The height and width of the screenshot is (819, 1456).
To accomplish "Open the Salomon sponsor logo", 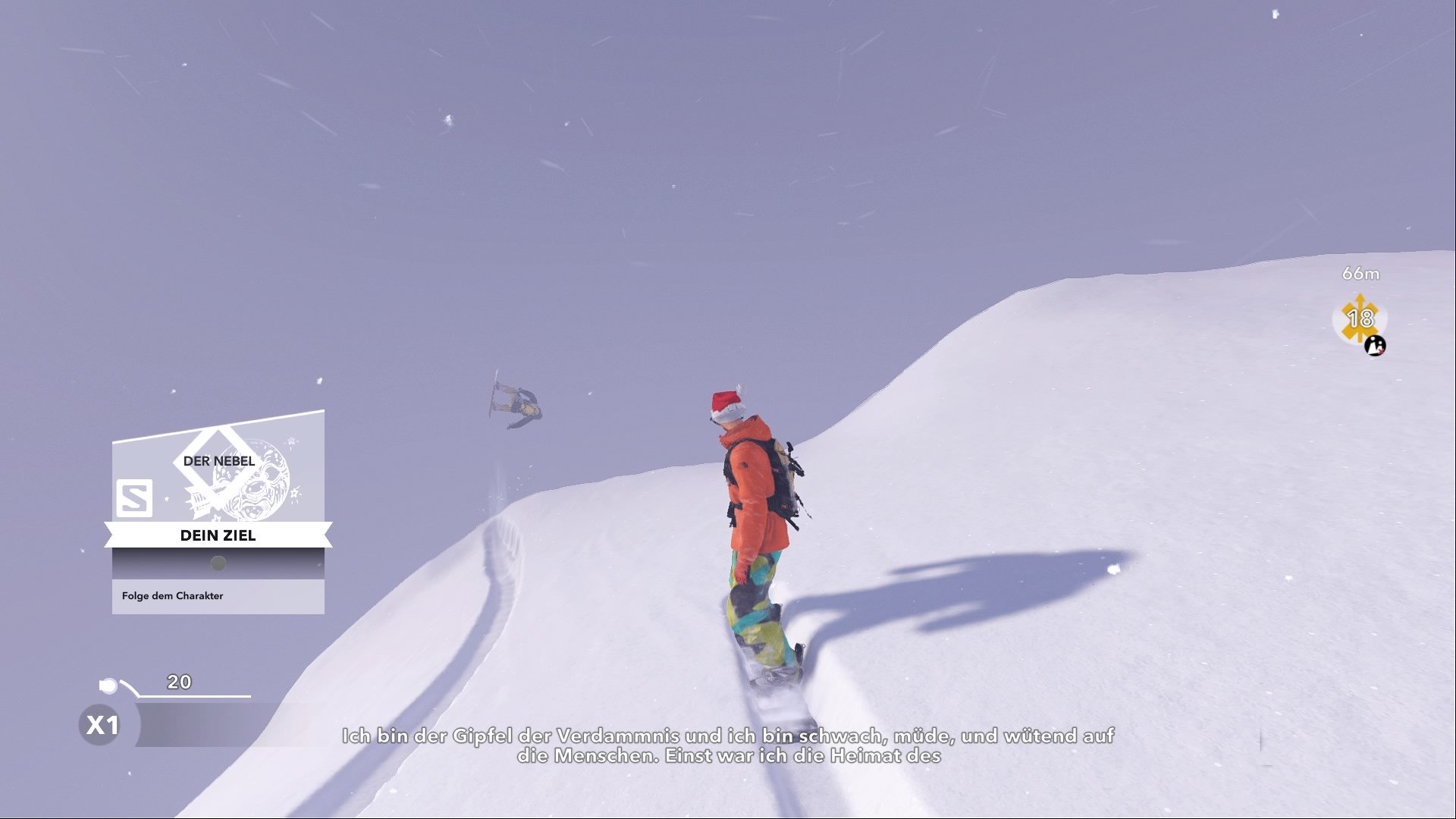I will [x=135, y=497].
